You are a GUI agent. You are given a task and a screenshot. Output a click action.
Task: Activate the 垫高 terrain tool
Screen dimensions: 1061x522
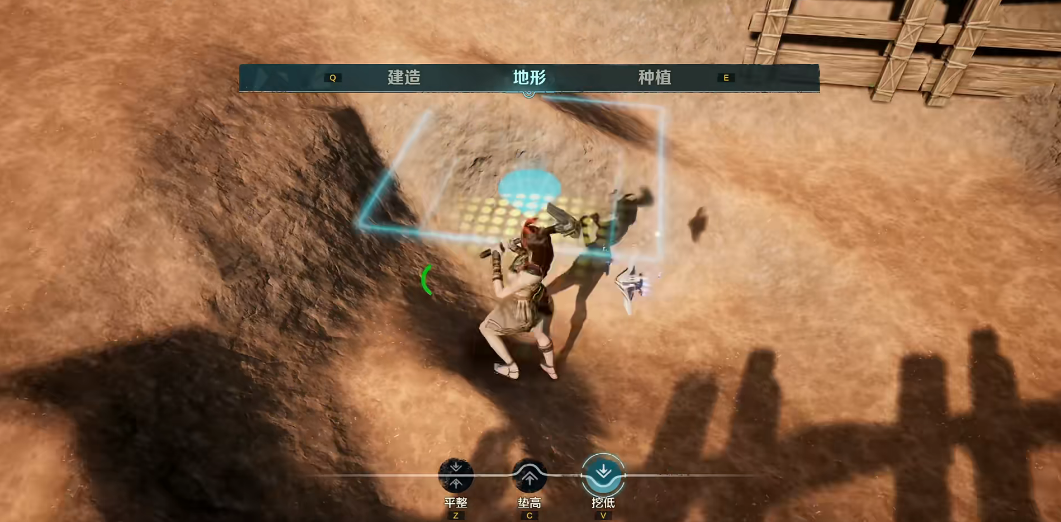[529, 475]
